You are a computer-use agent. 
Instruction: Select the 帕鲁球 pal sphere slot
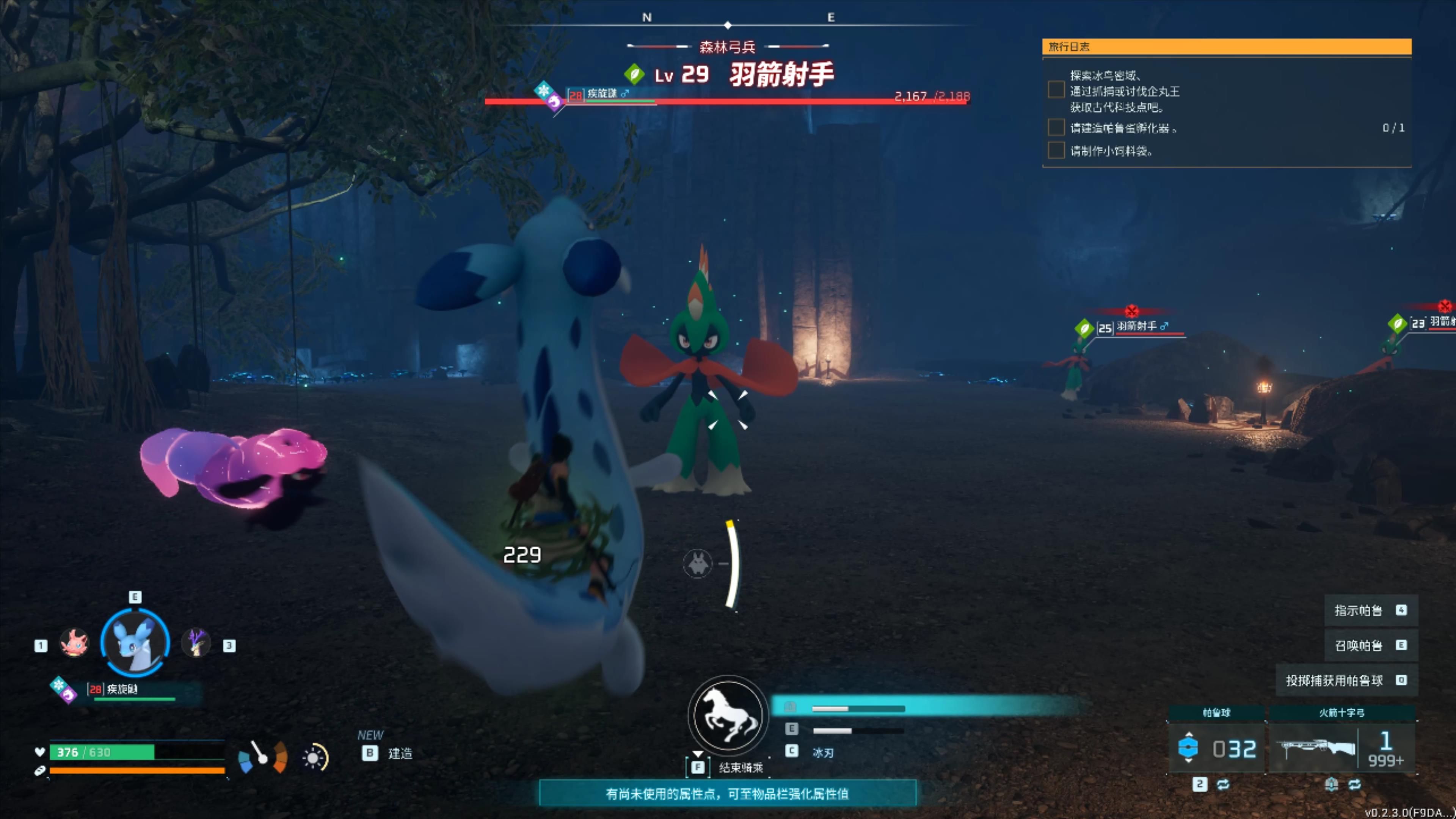[1216, 747]
